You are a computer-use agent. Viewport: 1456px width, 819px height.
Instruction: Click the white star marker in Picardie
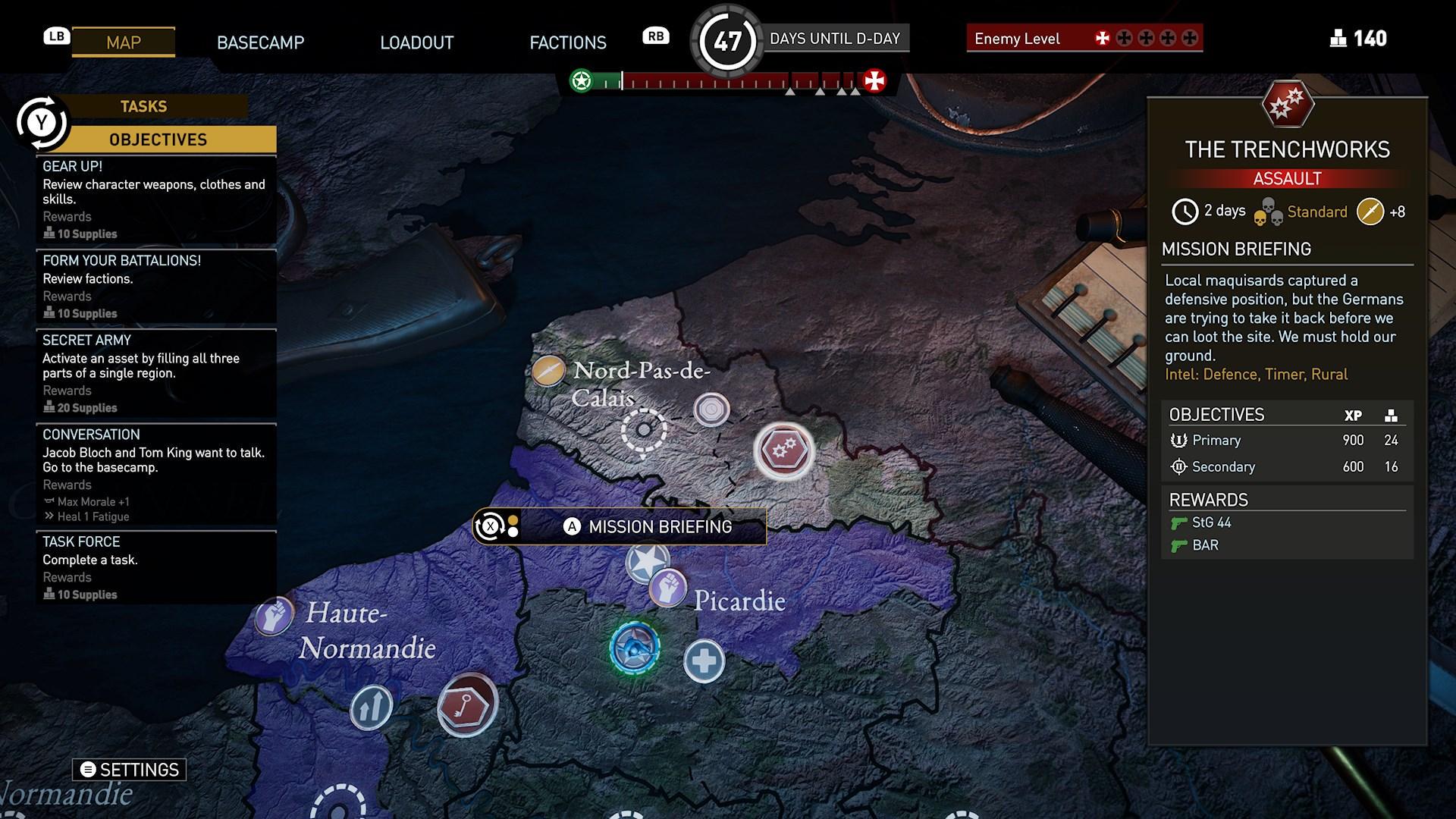(x=646, y=561)
